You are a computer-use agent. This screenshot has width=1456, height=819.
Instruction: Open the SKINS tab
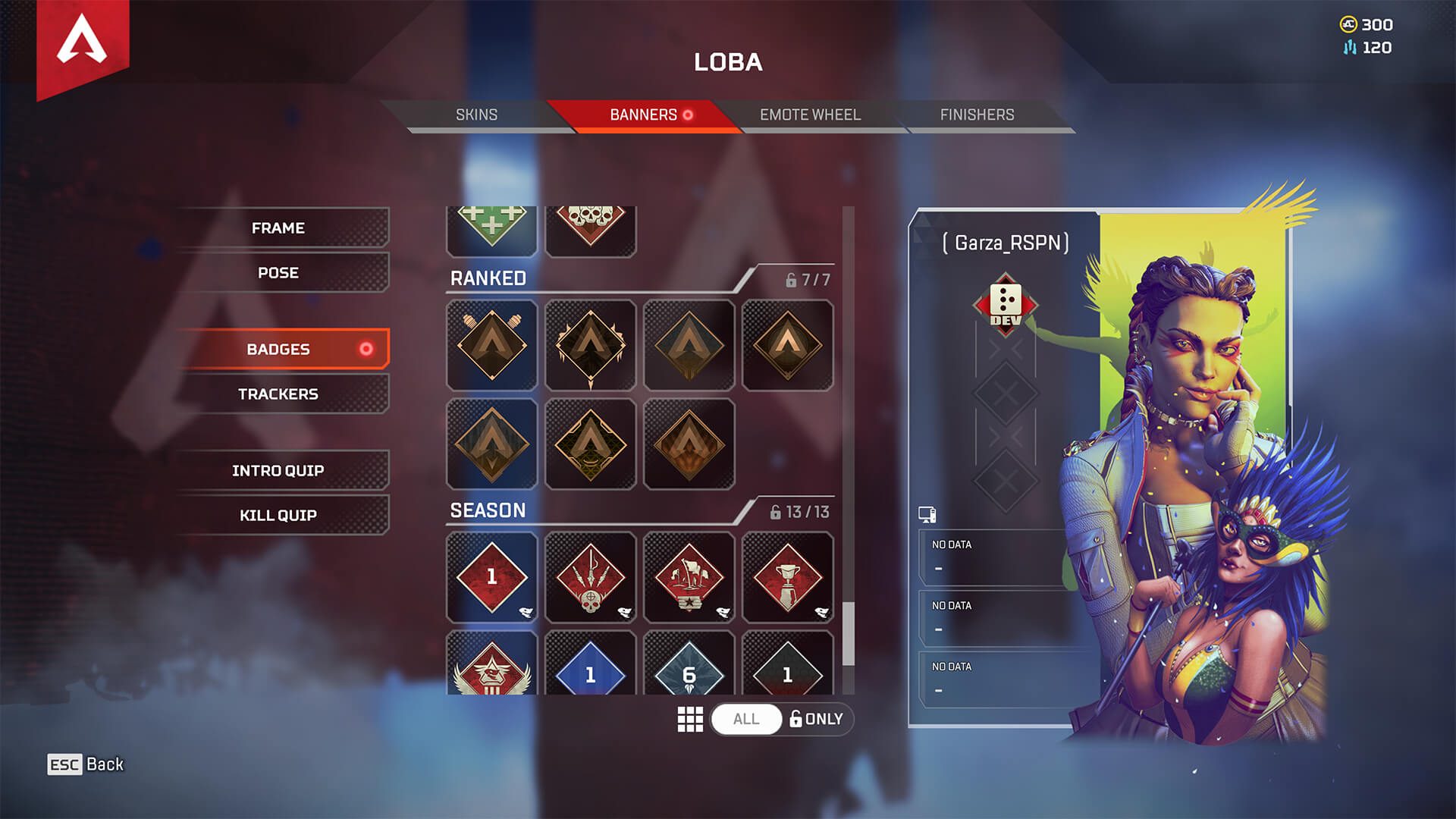point(475,115)
